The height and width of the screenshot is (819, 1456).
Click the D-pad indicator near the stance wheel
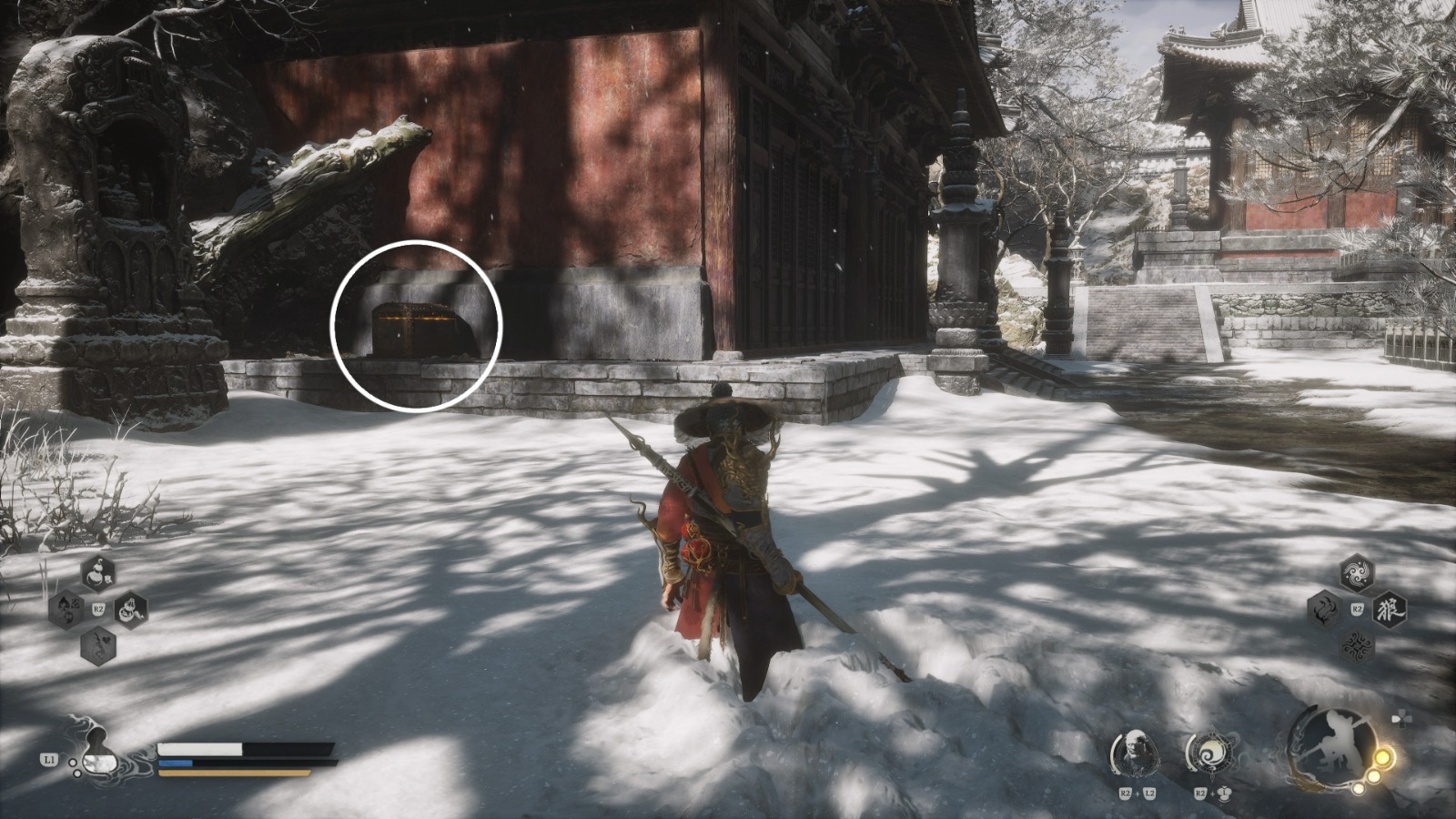click(x=1402, y=719)
